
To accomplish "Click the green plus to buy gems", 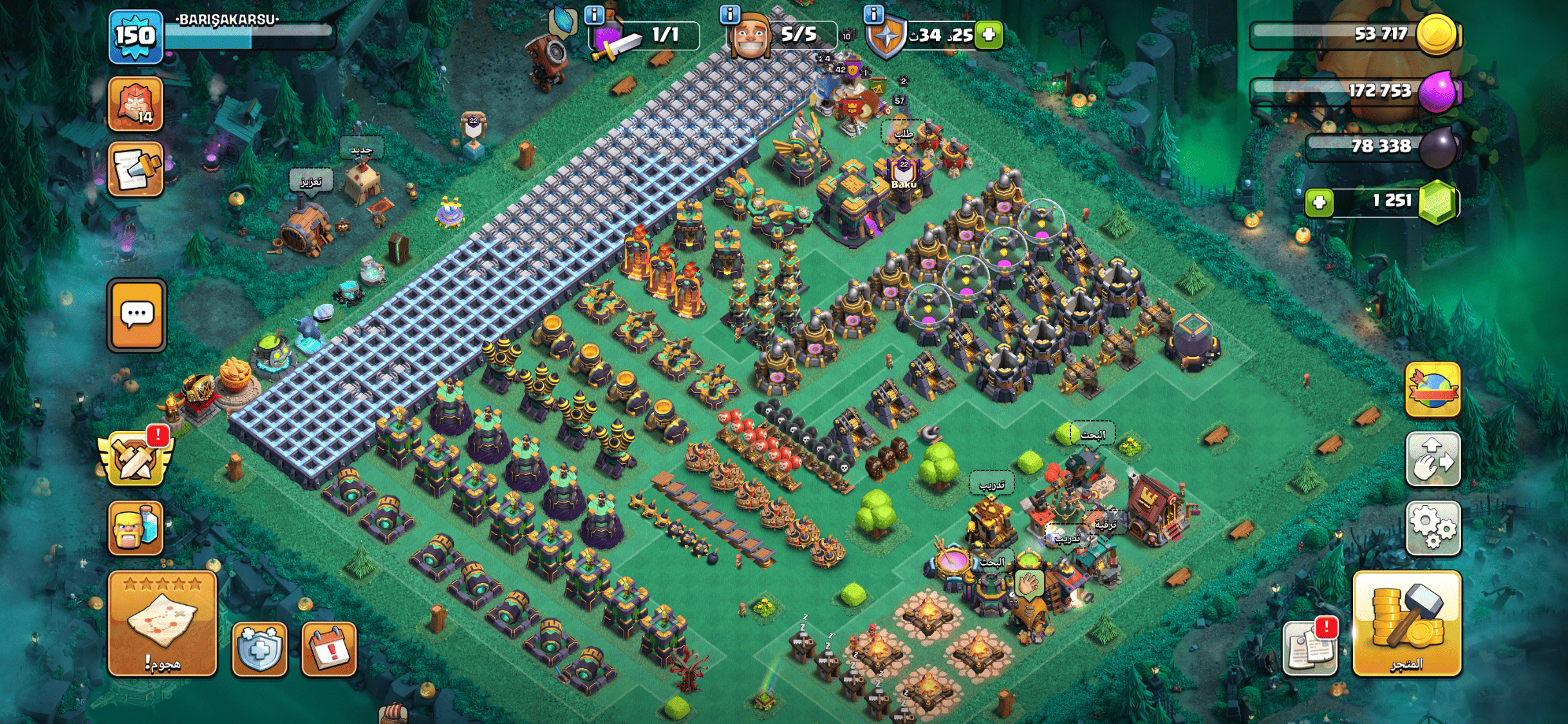I will pos(1319,203).
